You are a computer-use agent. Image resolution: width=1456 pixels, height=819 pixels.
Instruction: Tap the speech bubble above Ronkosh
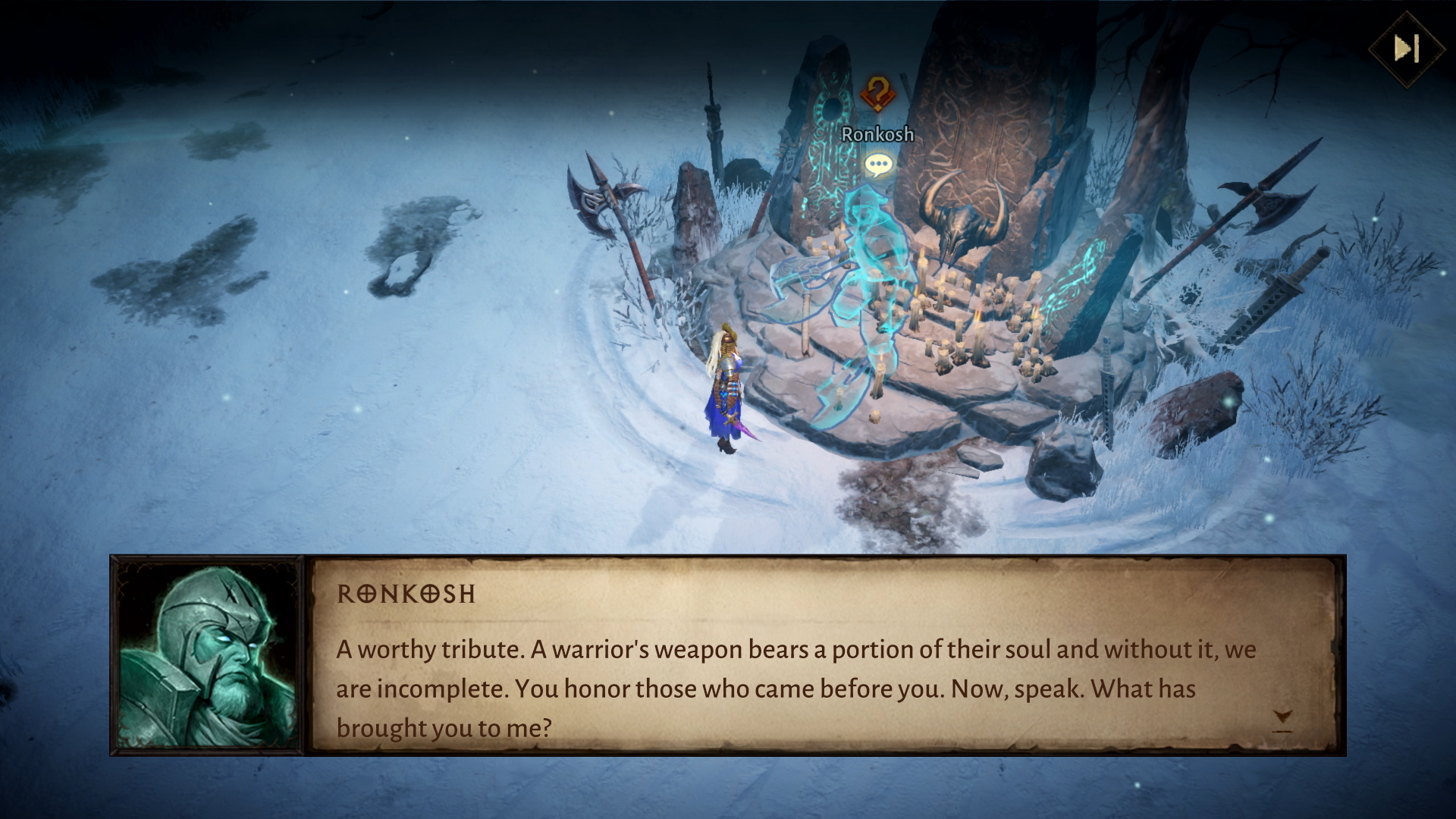(x=878, y=165)
